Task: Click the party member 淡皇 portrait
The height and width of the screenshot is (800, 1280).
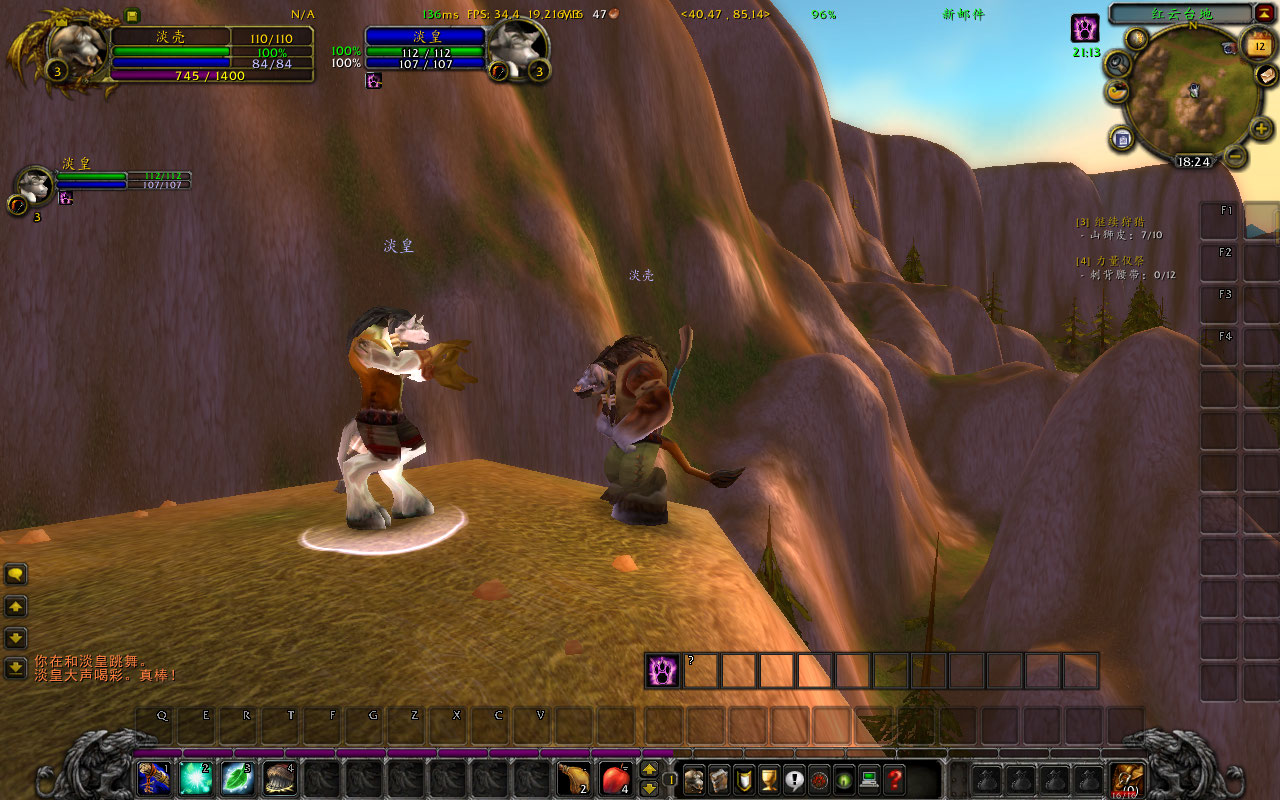Action: coord(36,185)
